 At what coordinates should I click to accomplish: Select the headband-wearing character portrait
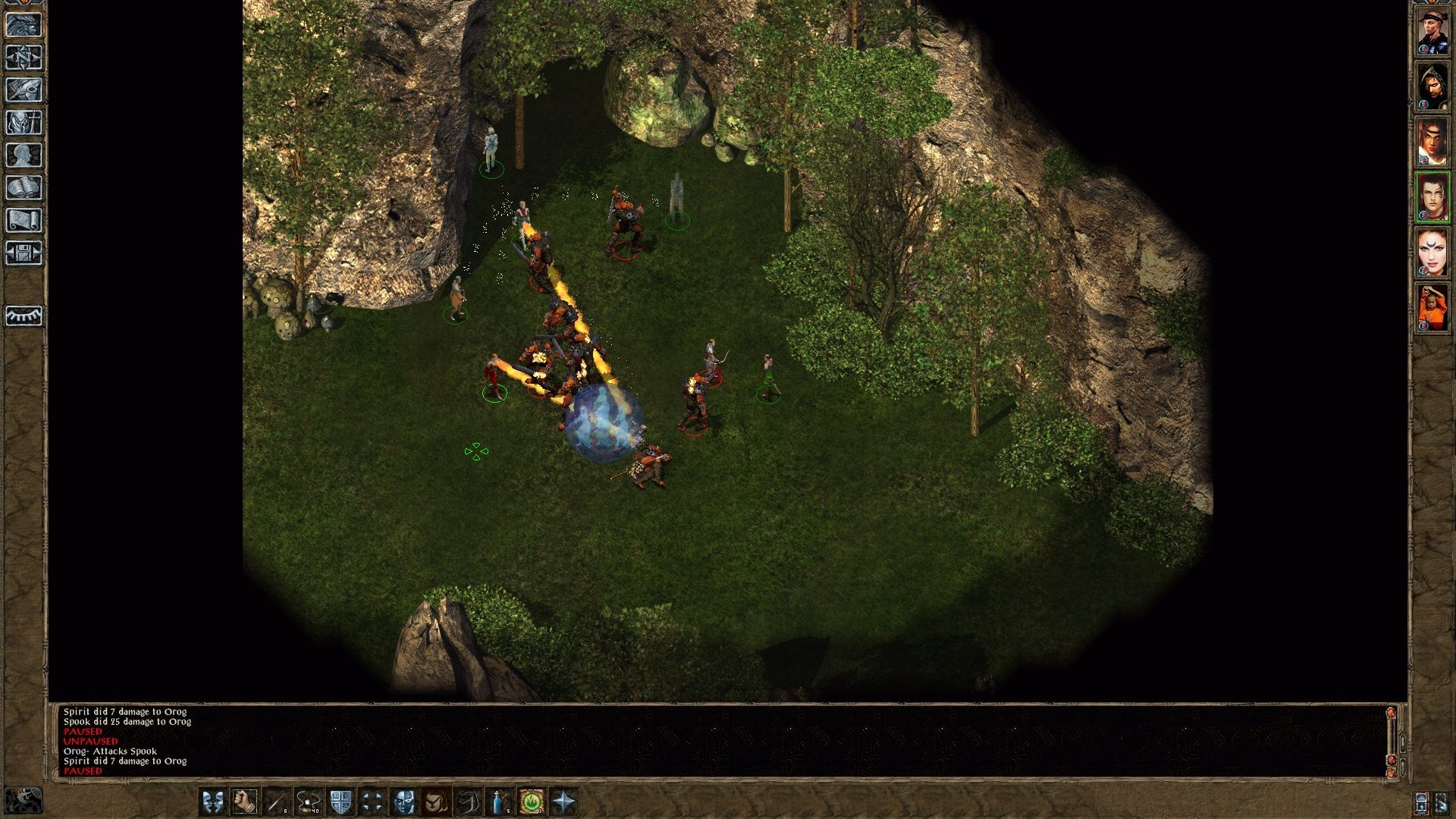[1432, 32]
